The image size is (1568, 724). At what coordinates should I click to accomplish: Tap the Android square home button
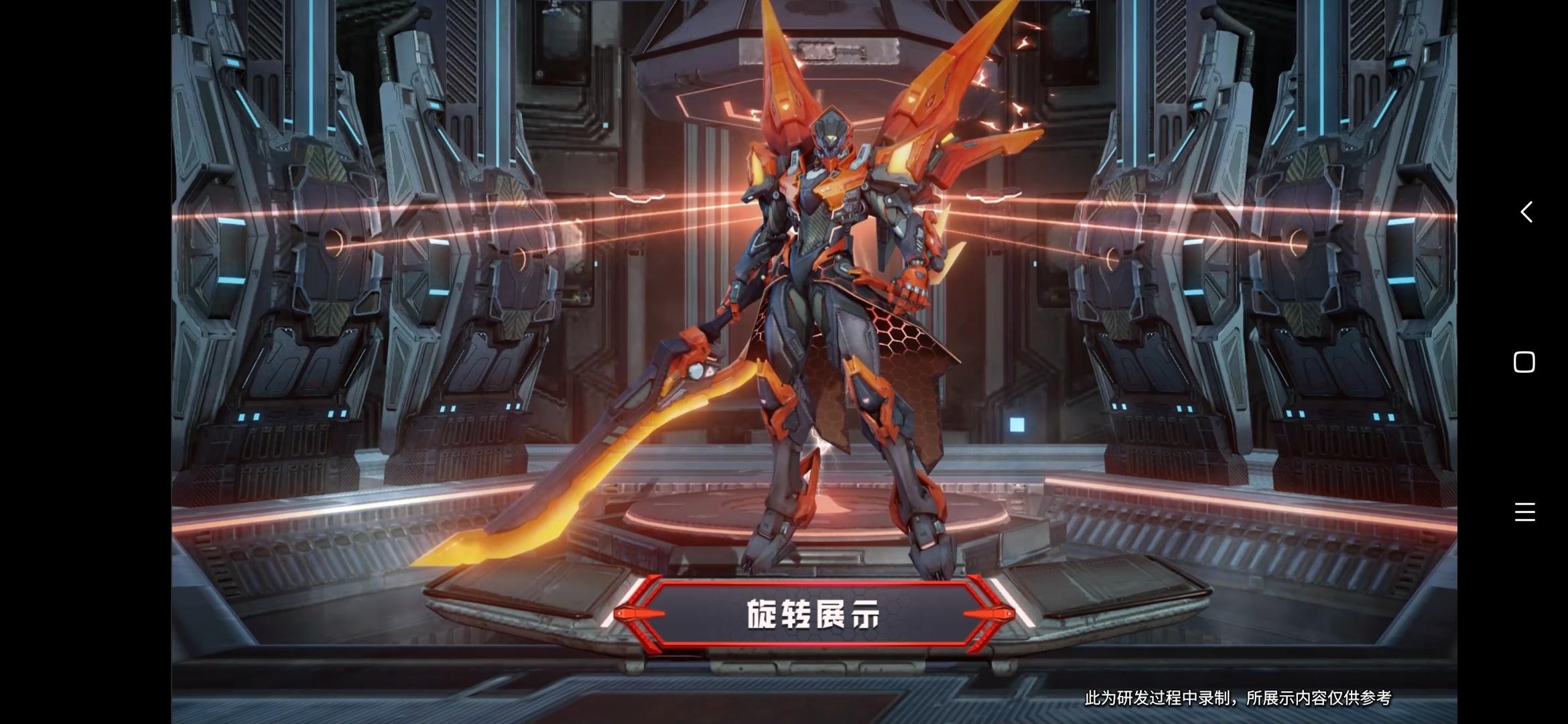1524,362
